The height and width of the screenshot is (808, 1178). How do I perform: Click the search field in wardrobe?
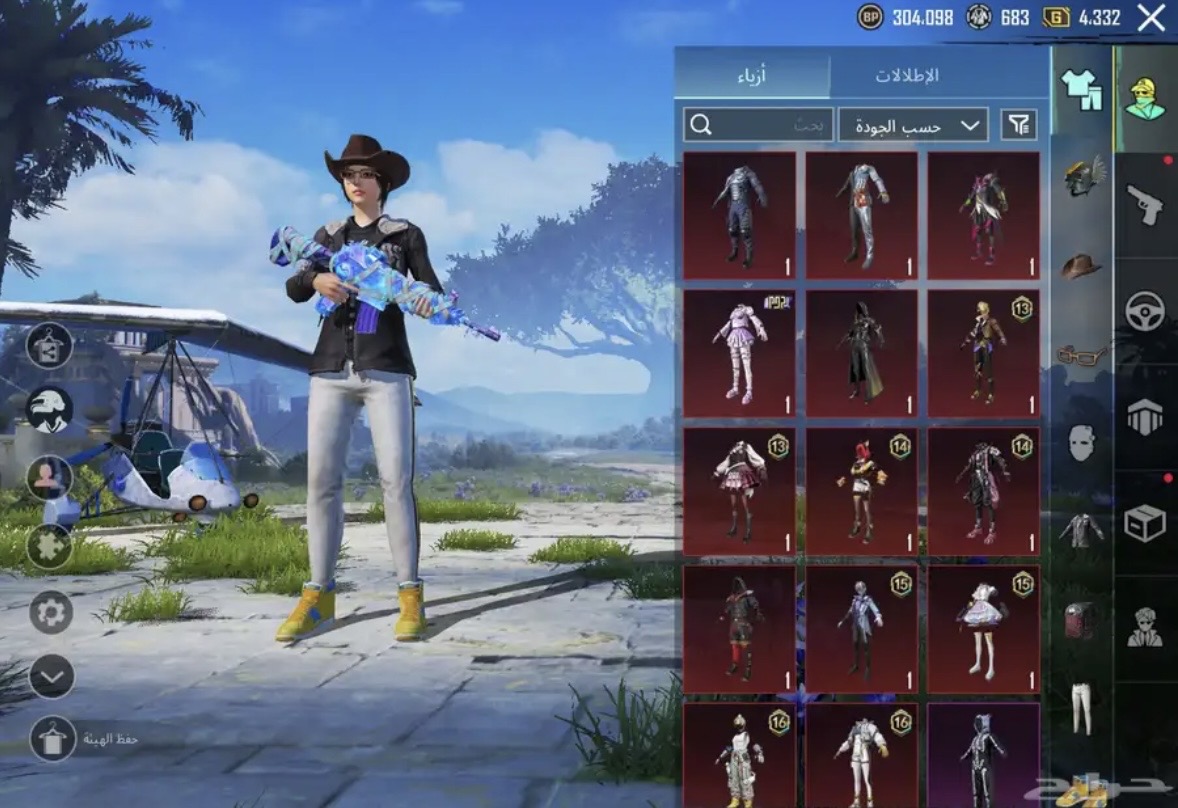click(x=746, y=125)
